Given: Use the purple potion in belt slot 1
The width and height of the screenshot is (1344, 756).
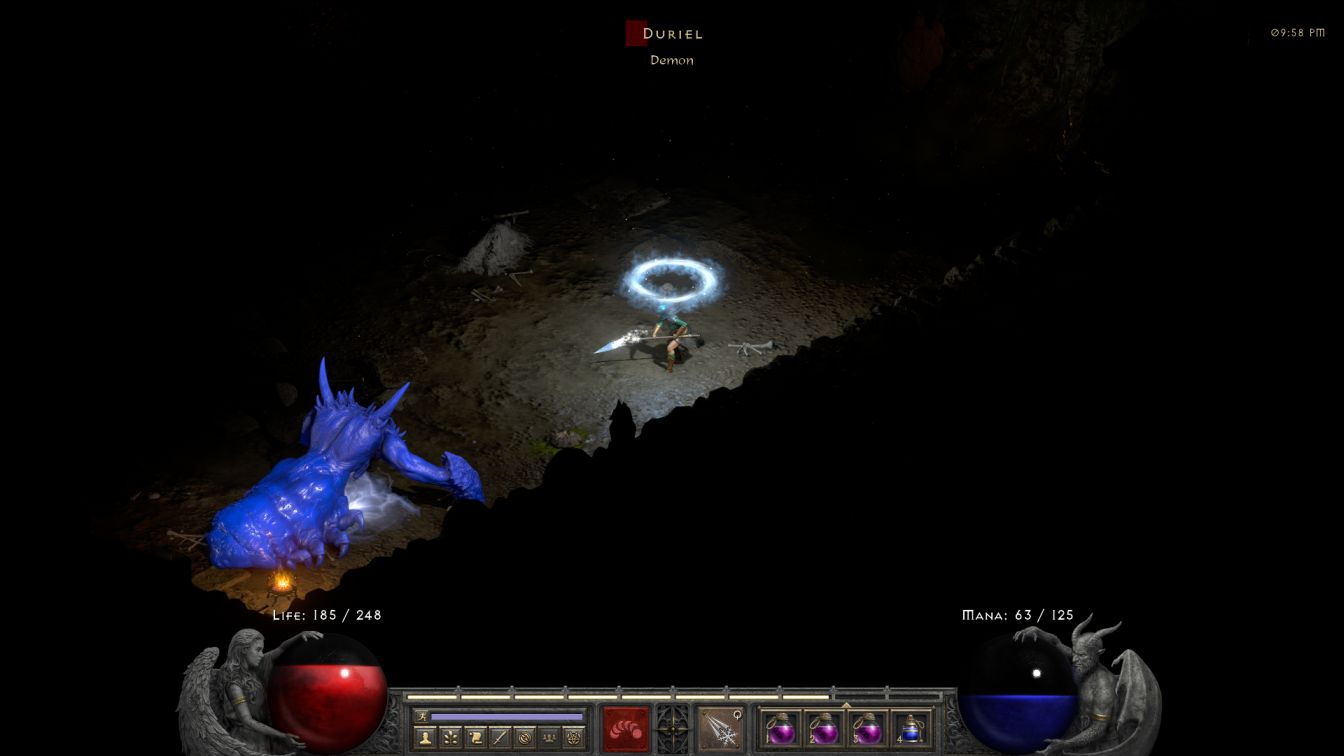Looking at the screenshot, I should click(x=780, y=727).
